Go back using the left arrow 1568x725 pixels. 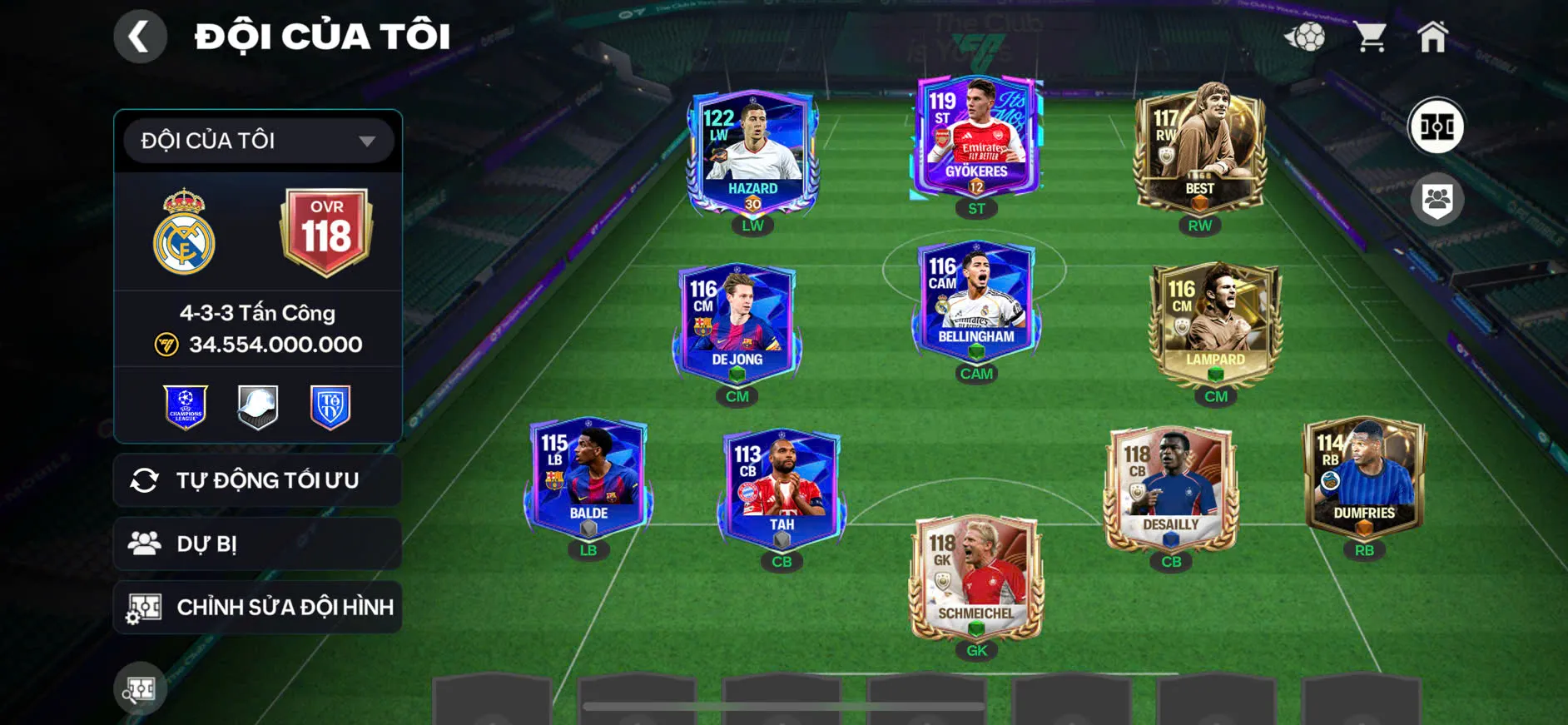tap(140, 36)
